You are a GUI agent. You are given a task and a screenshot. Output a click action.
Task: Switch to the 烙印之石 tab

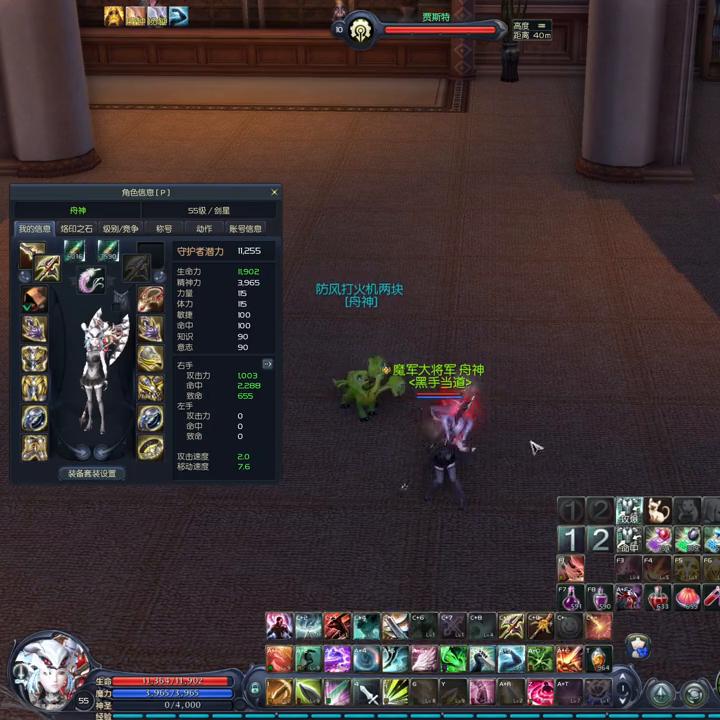[x=77, y=229]
